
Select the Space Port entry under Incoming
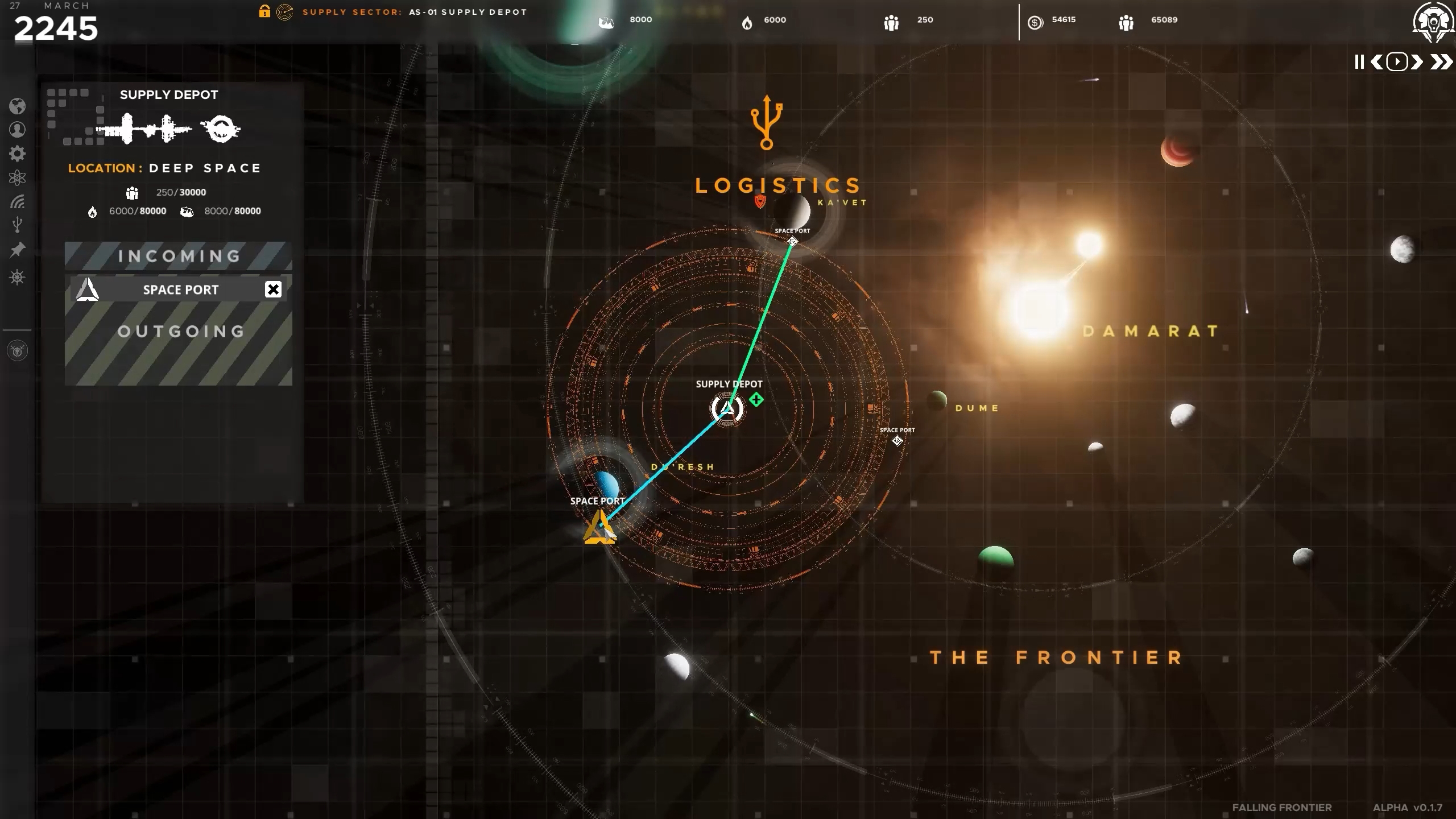coord(181,289)
